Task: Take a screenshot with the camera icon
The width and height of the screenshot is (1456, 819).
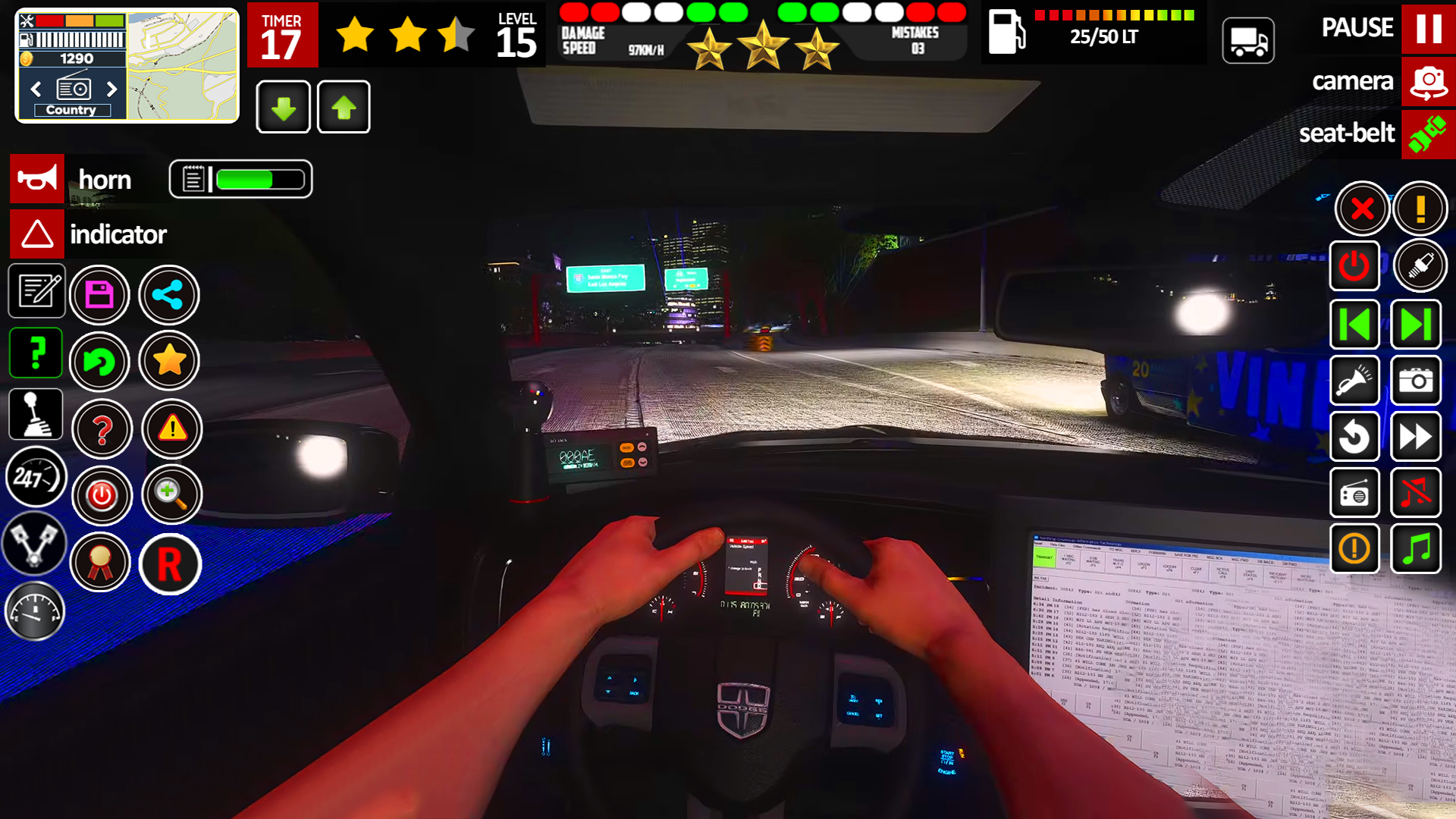Action: tap(1417, 381)
